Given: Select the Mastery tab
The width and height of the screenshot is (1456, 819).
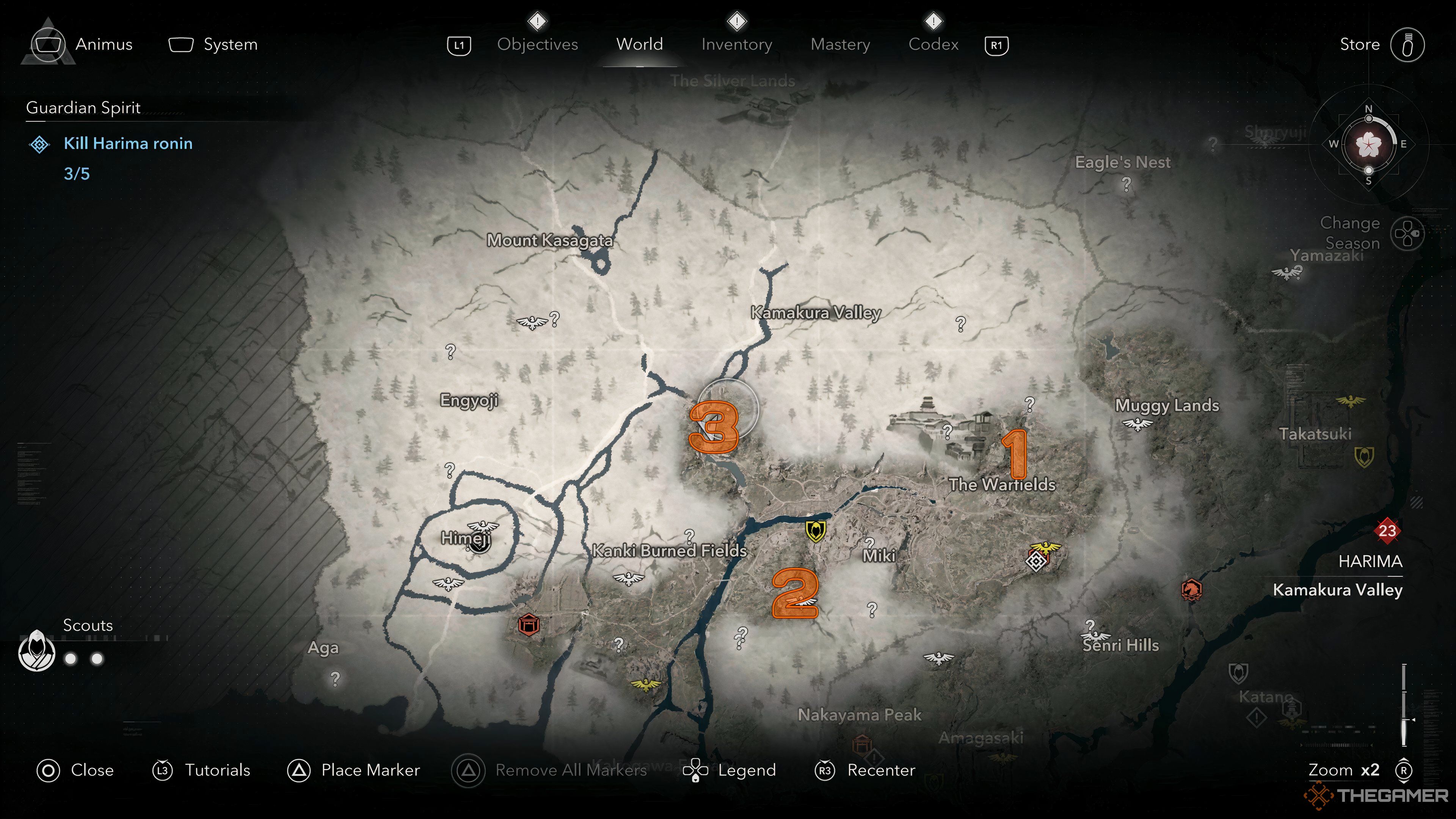Looking at the screenshot, I should click(x=840, y=44).
